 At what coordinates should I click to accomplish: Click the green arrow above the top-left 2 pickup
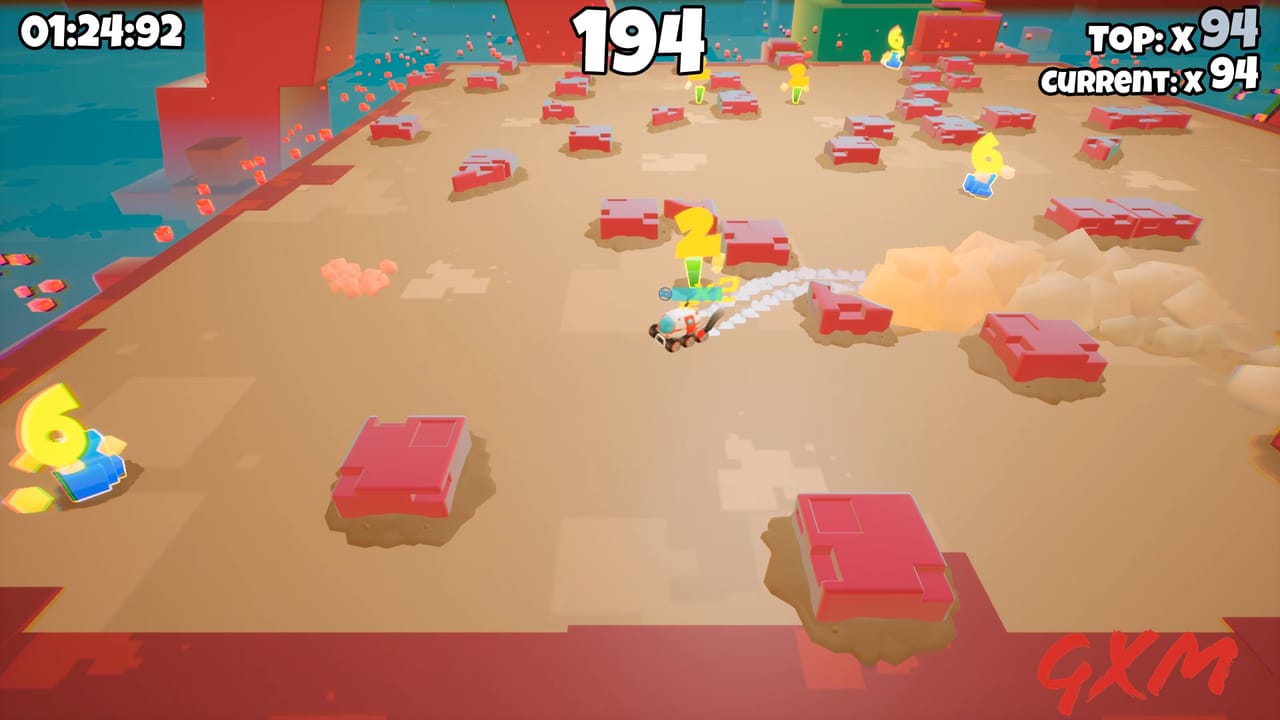tap(700, 95)
